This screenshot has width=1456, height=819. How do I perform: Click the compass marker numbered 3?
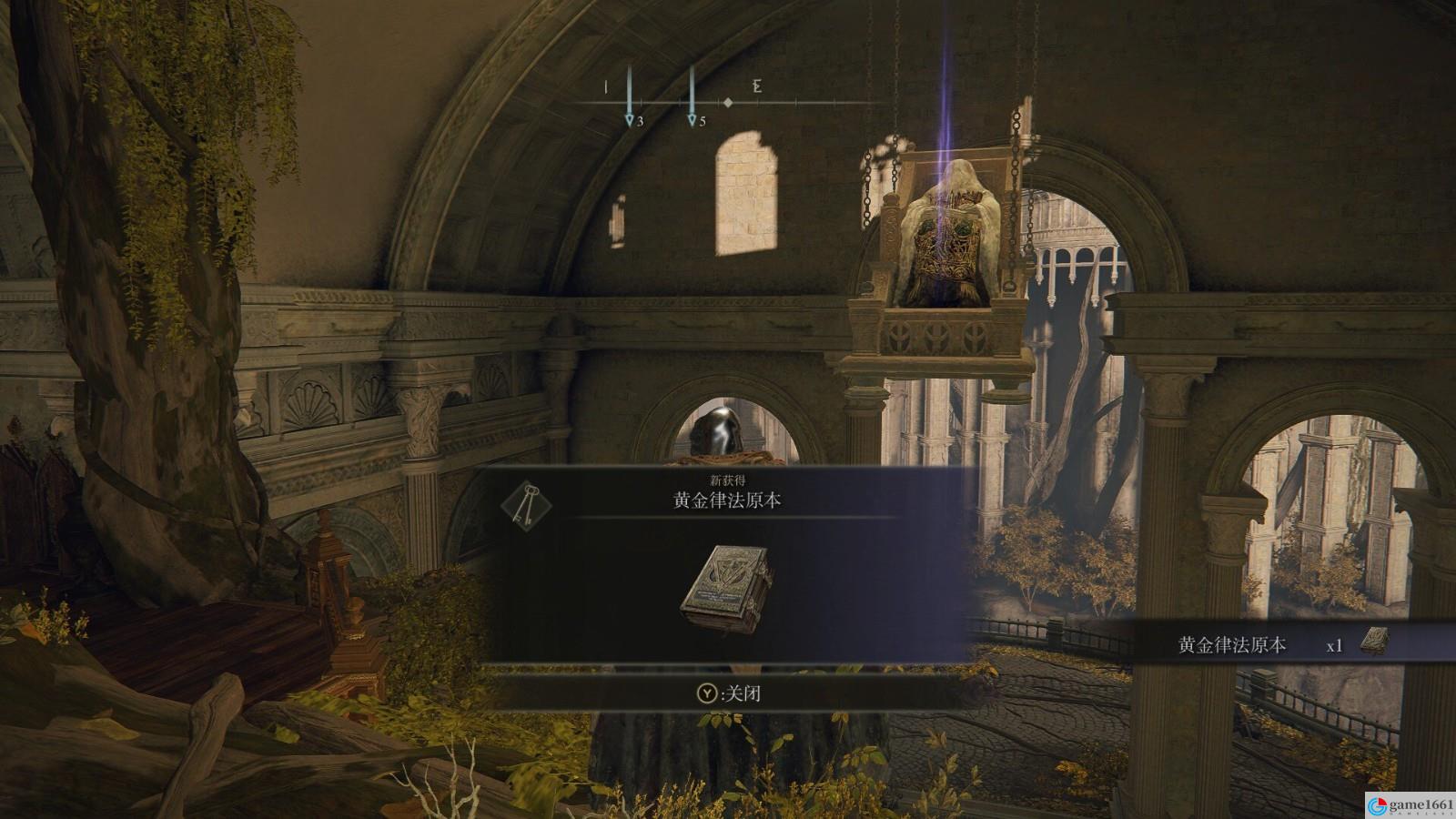[629, 120]
